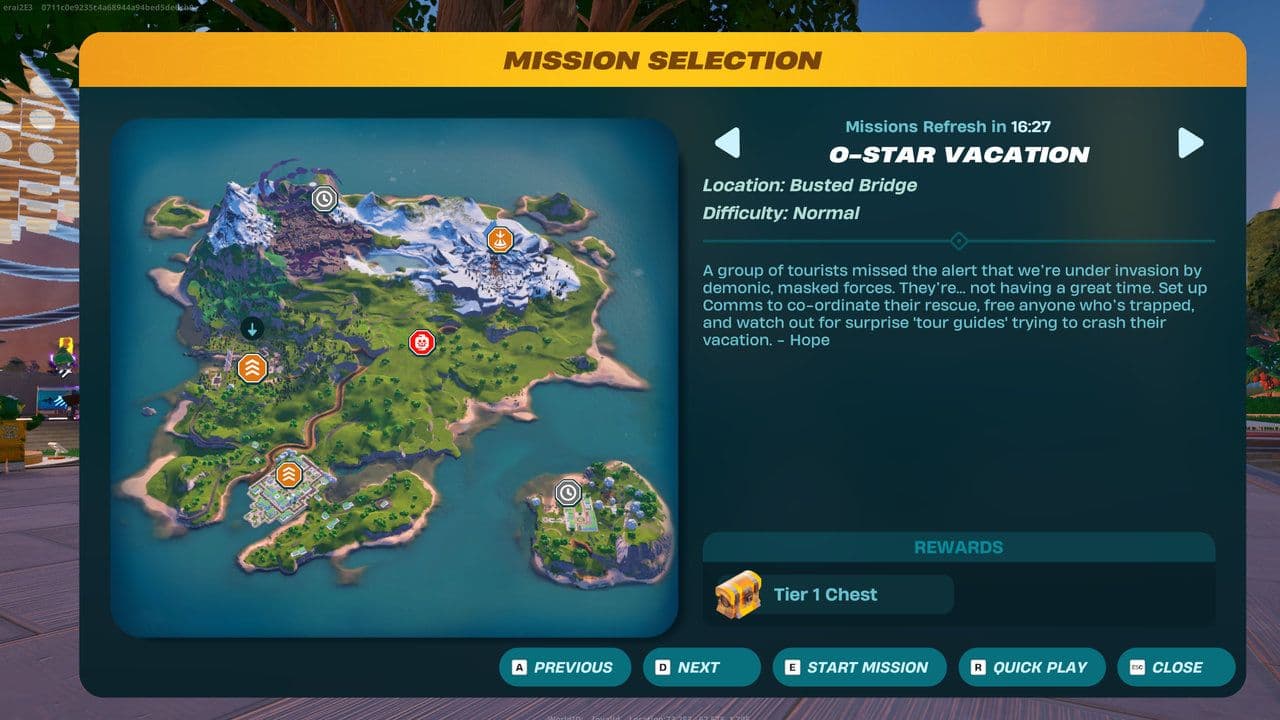Click the Previous button at the bottom
Image resolution: width=1280 pixels, height=720 pixels.
pyautogui.click(x=565, y=667)
